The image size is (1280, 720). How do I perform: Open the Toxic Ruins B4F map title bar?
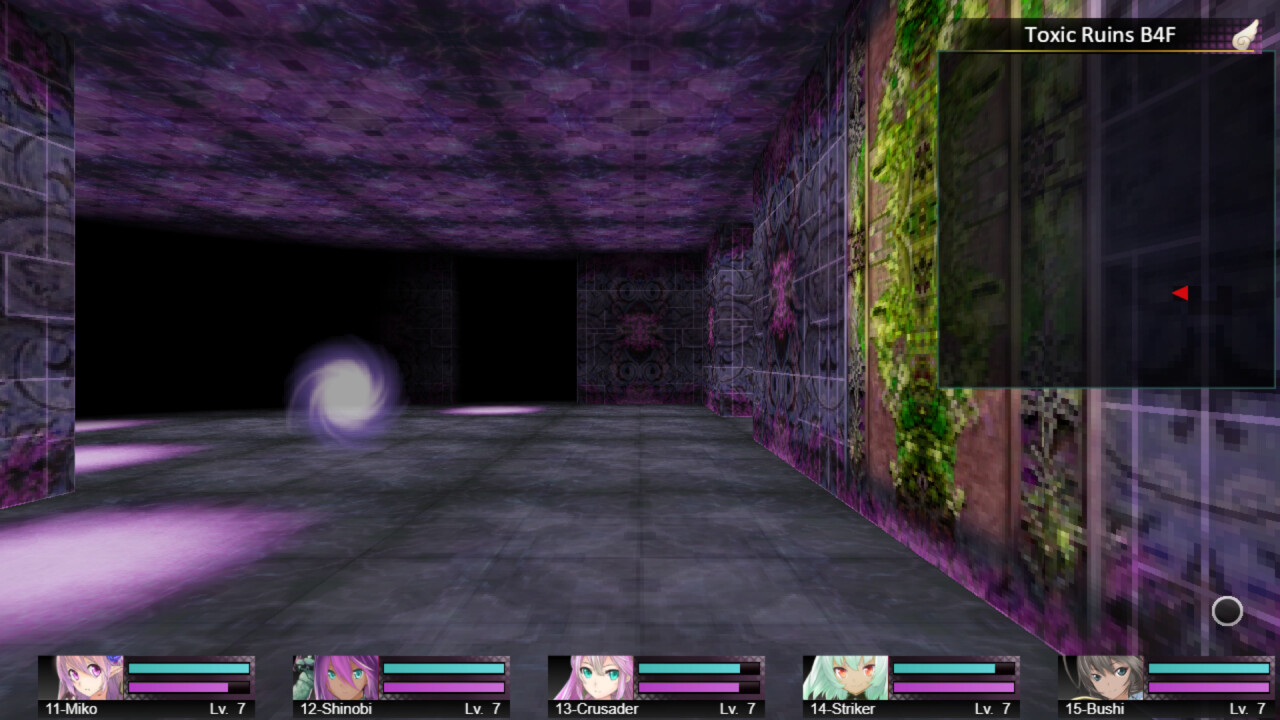tap(1100, 35)
